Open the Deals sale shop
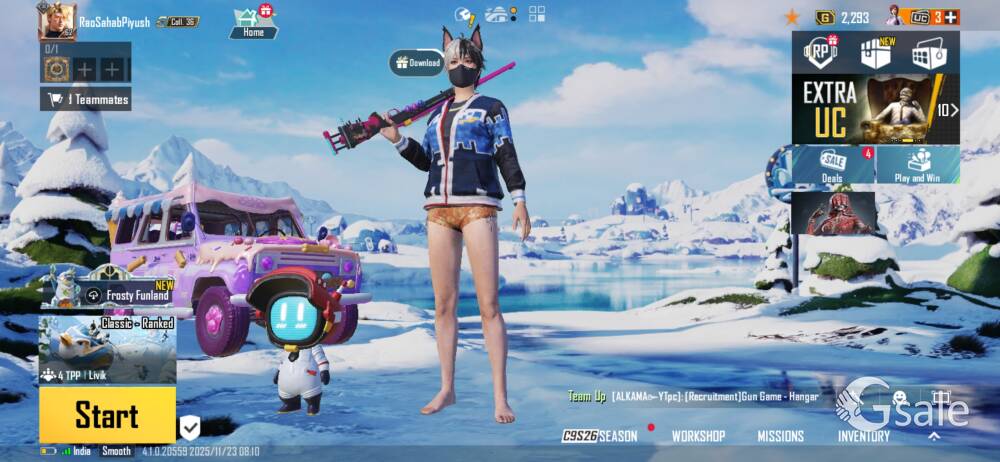Viewport: 1000px width, 462px height. (832, 165)
